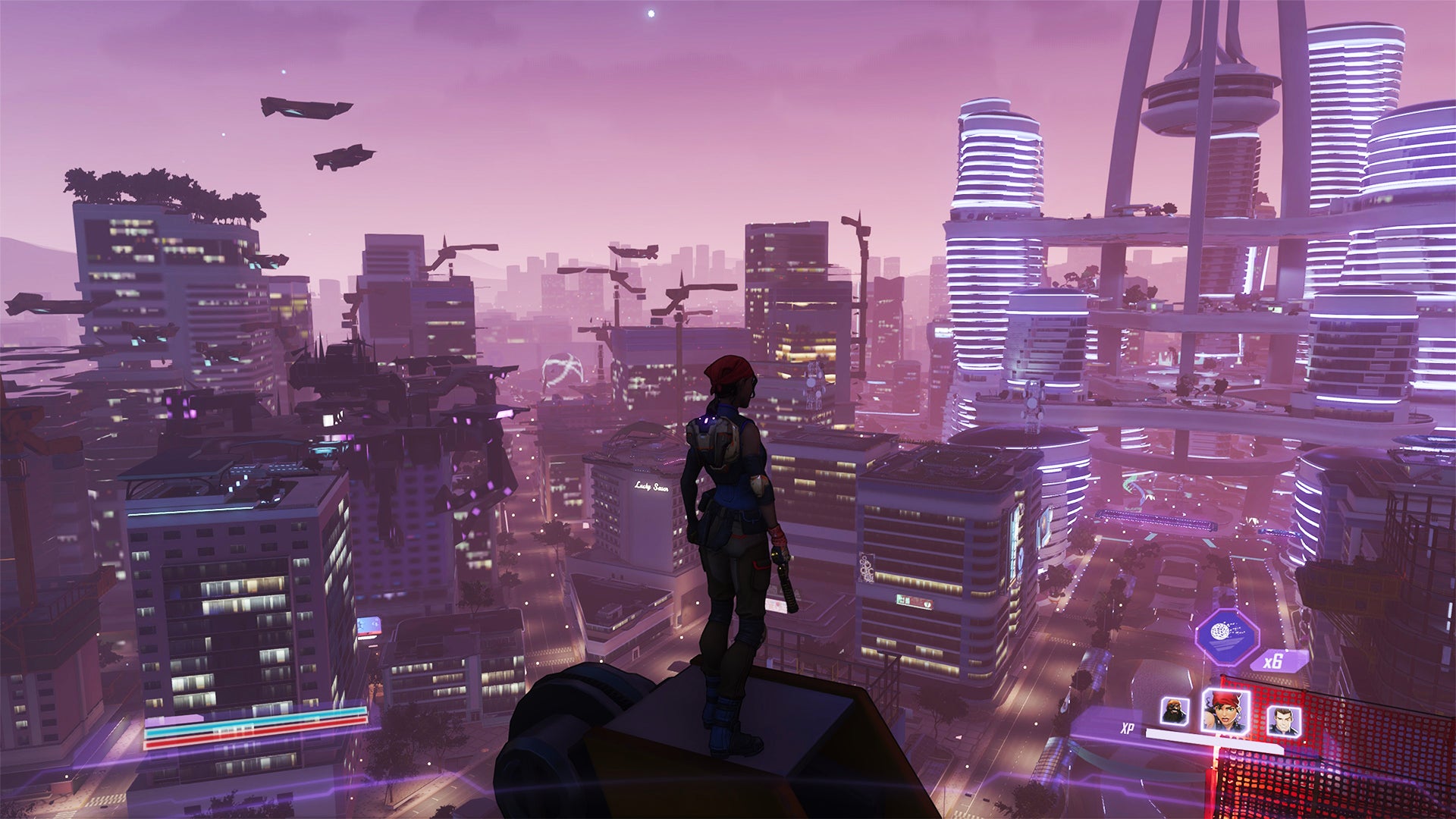Click the red-bandana agent's highlighted portrait
1456x819 pixels.
click(x=1225, y=711)
